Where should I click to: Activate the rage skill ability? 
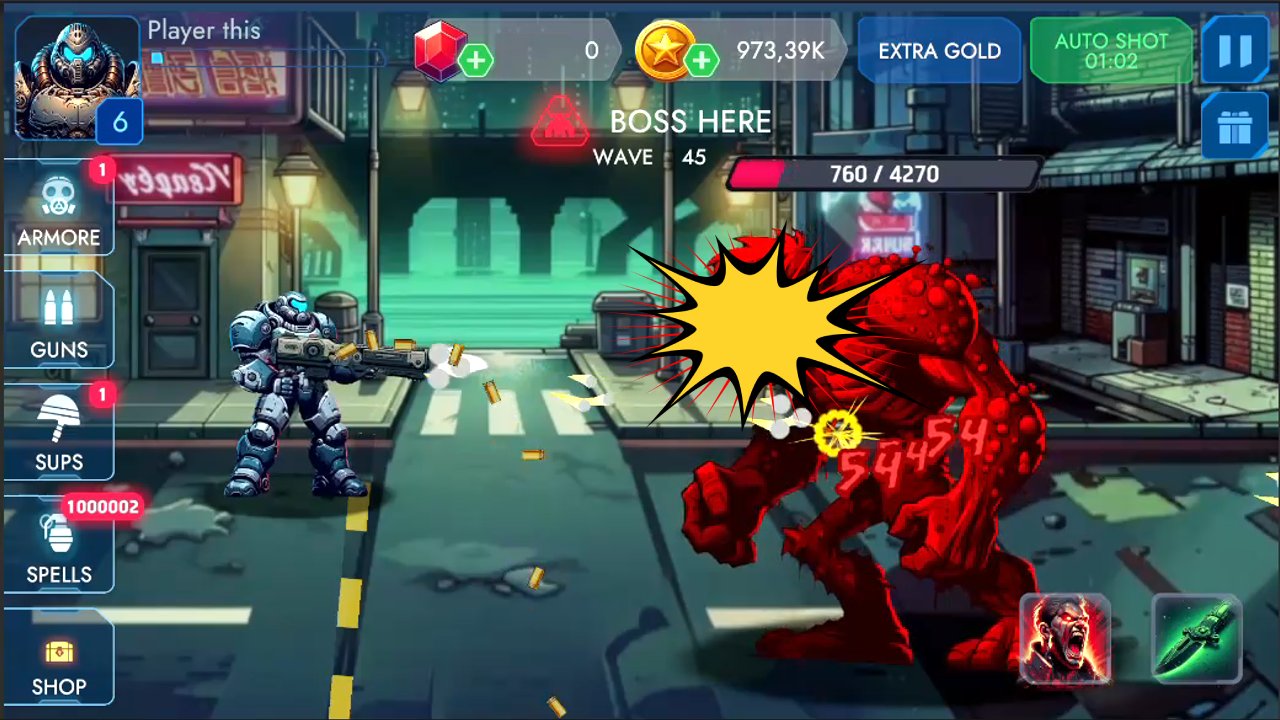tap(1065, 641)
